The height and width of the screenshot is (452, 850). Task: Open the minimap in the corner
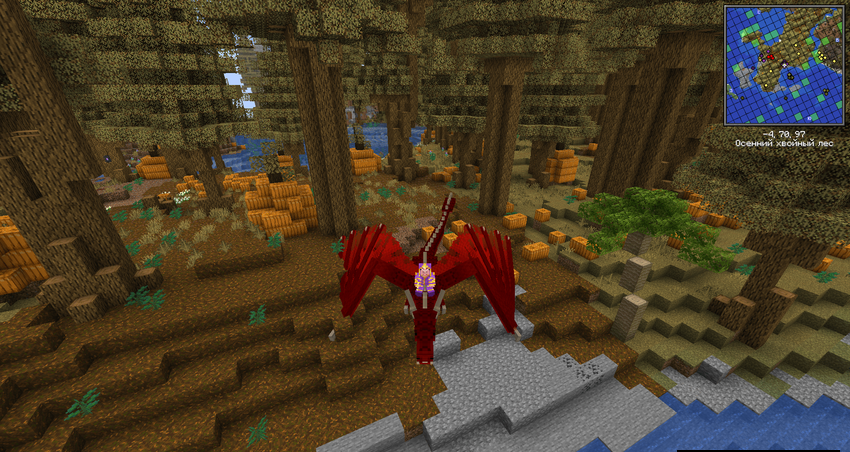coord(783,65)
